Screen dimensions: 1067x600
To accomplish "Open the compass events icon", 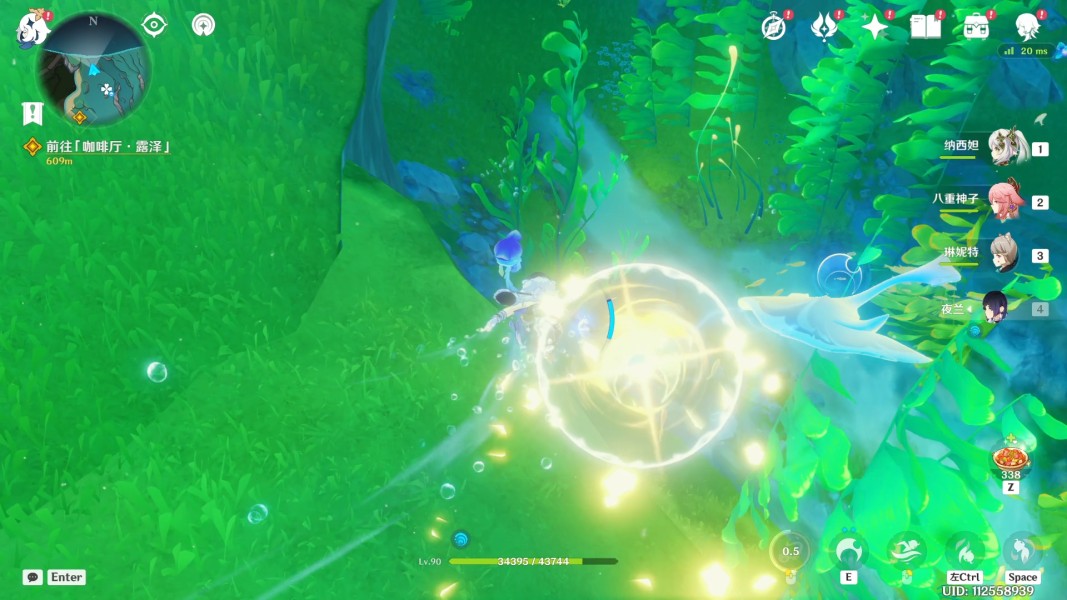I will pyautogui.click(x=773, y=27).
